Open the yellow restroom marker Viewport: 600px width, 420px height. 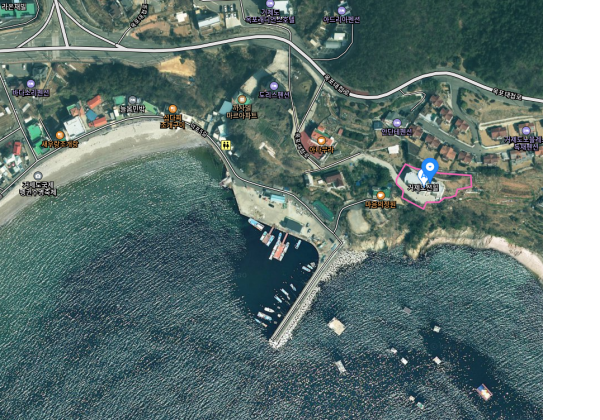click(228, 144)
